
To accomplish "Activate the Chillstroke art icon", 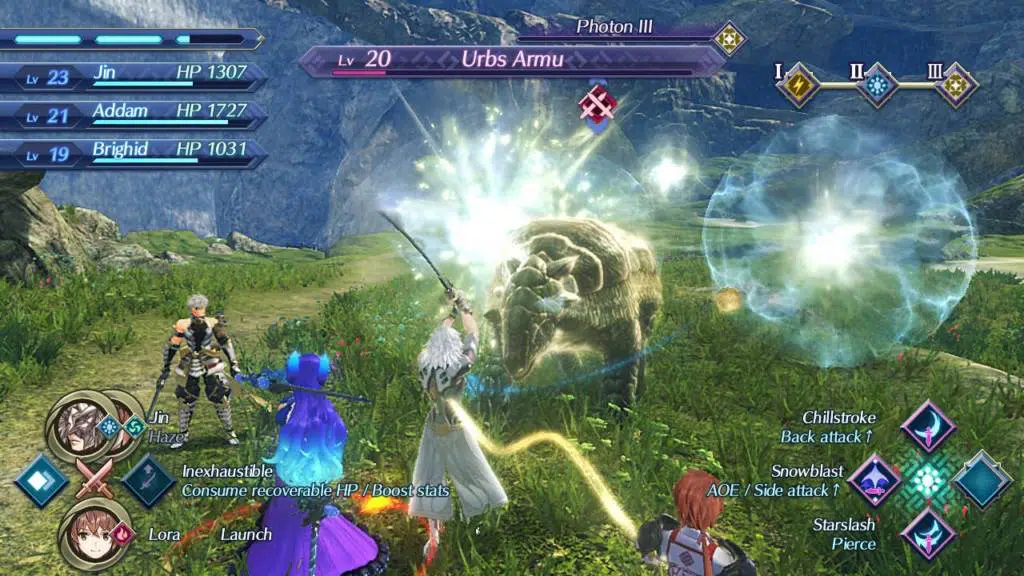I will [x=927, y=427].
